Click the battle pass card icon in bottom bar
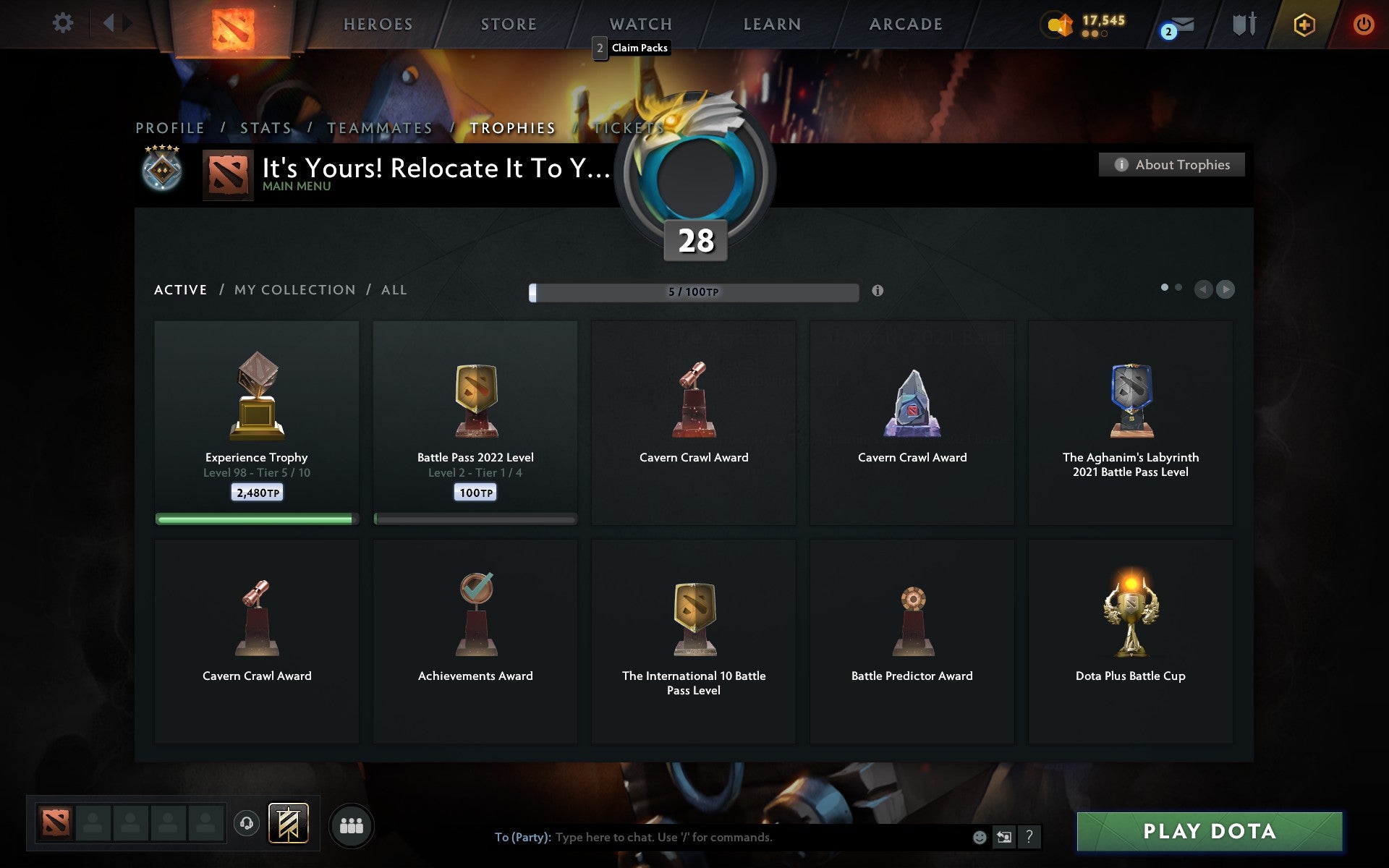The image size is (1389, 868). point(288,822)
